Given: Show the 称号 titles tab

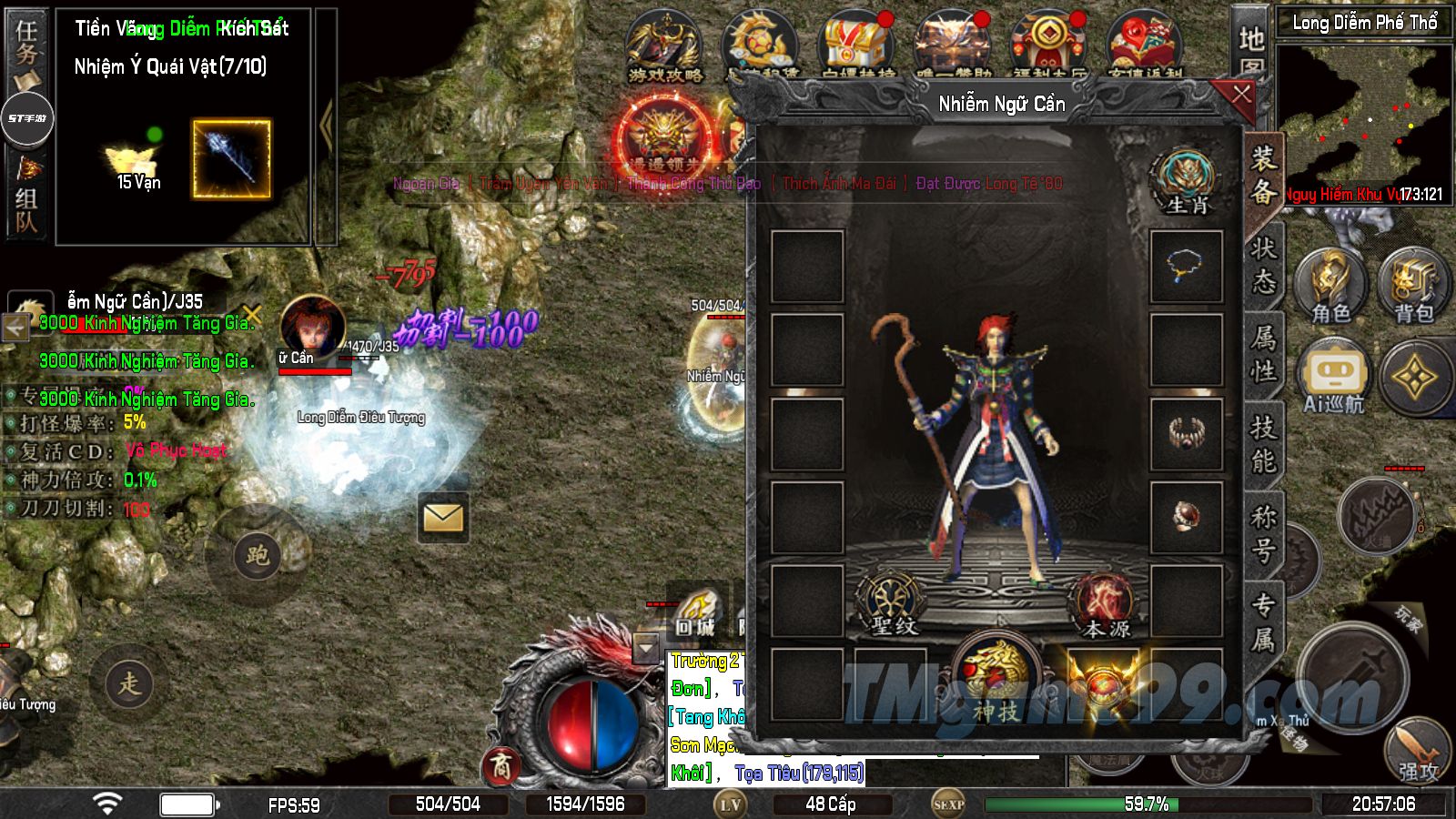Looking at the screenshot, I should tap(1263, 533).
